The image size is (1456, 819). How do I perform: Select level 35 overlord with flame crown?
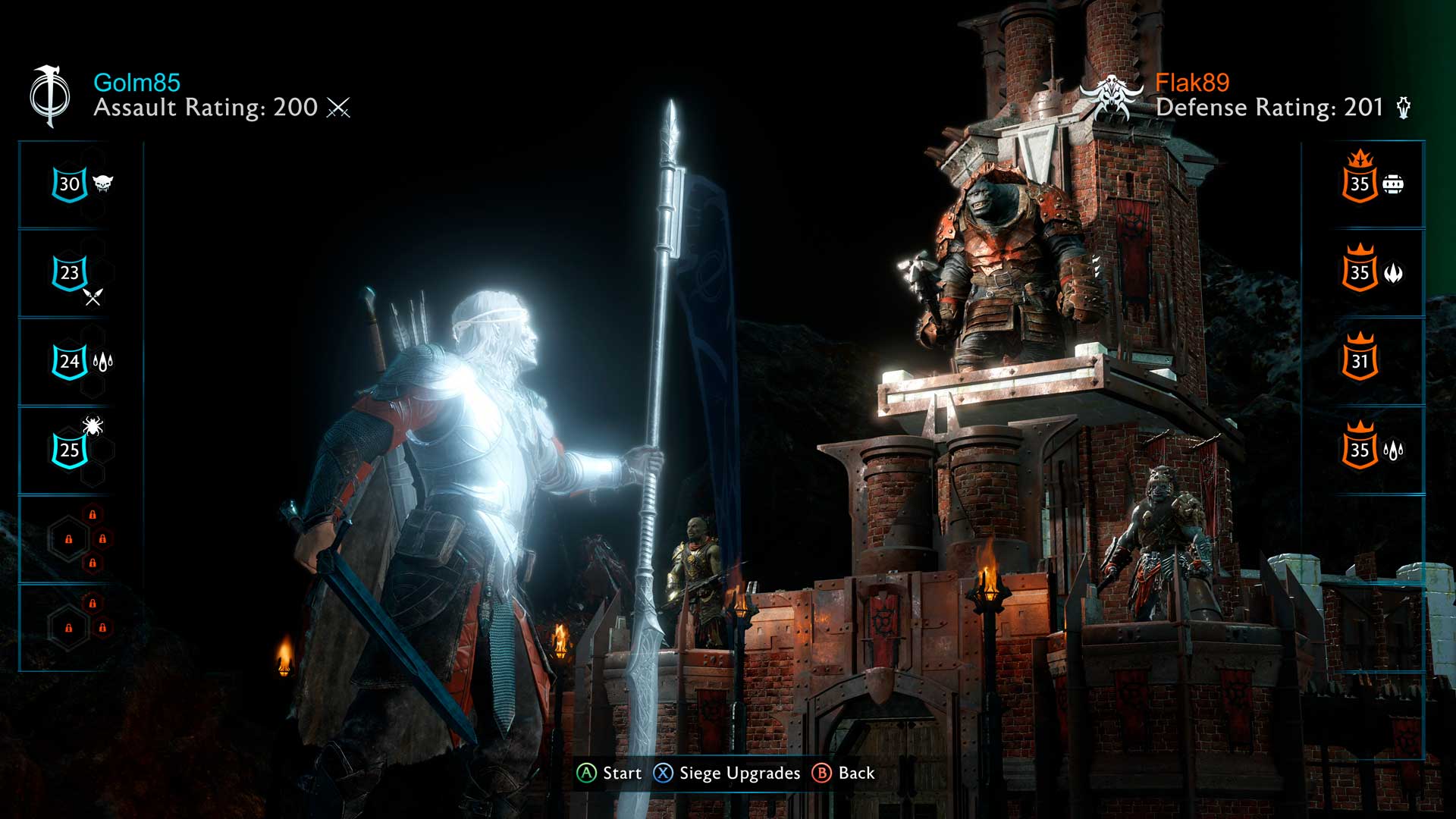[1360, 184]
